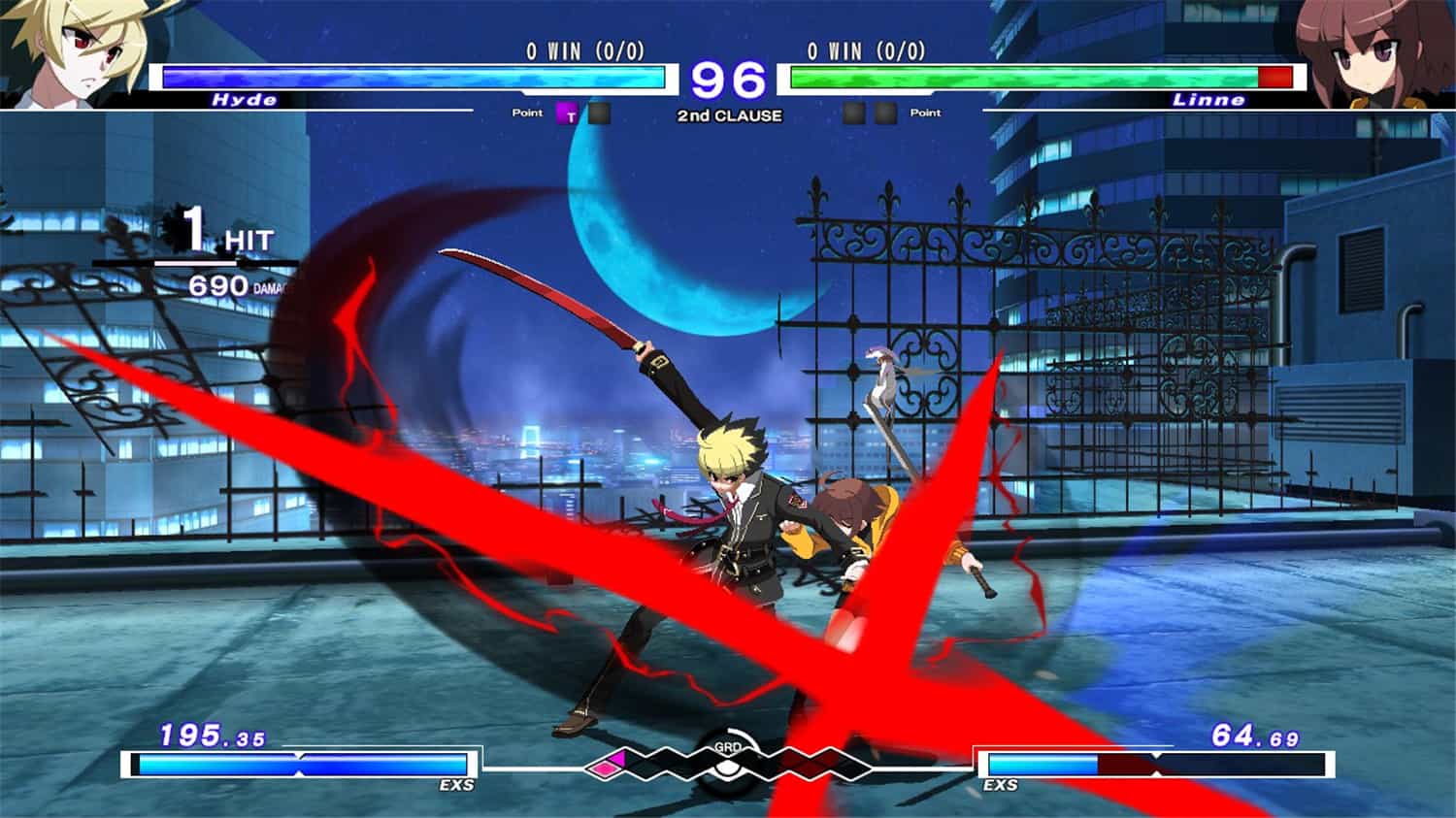Viewport: 1456px width, 818px height.
Task: Click the 195.35 EXS value display
Action: coord(214,737)
